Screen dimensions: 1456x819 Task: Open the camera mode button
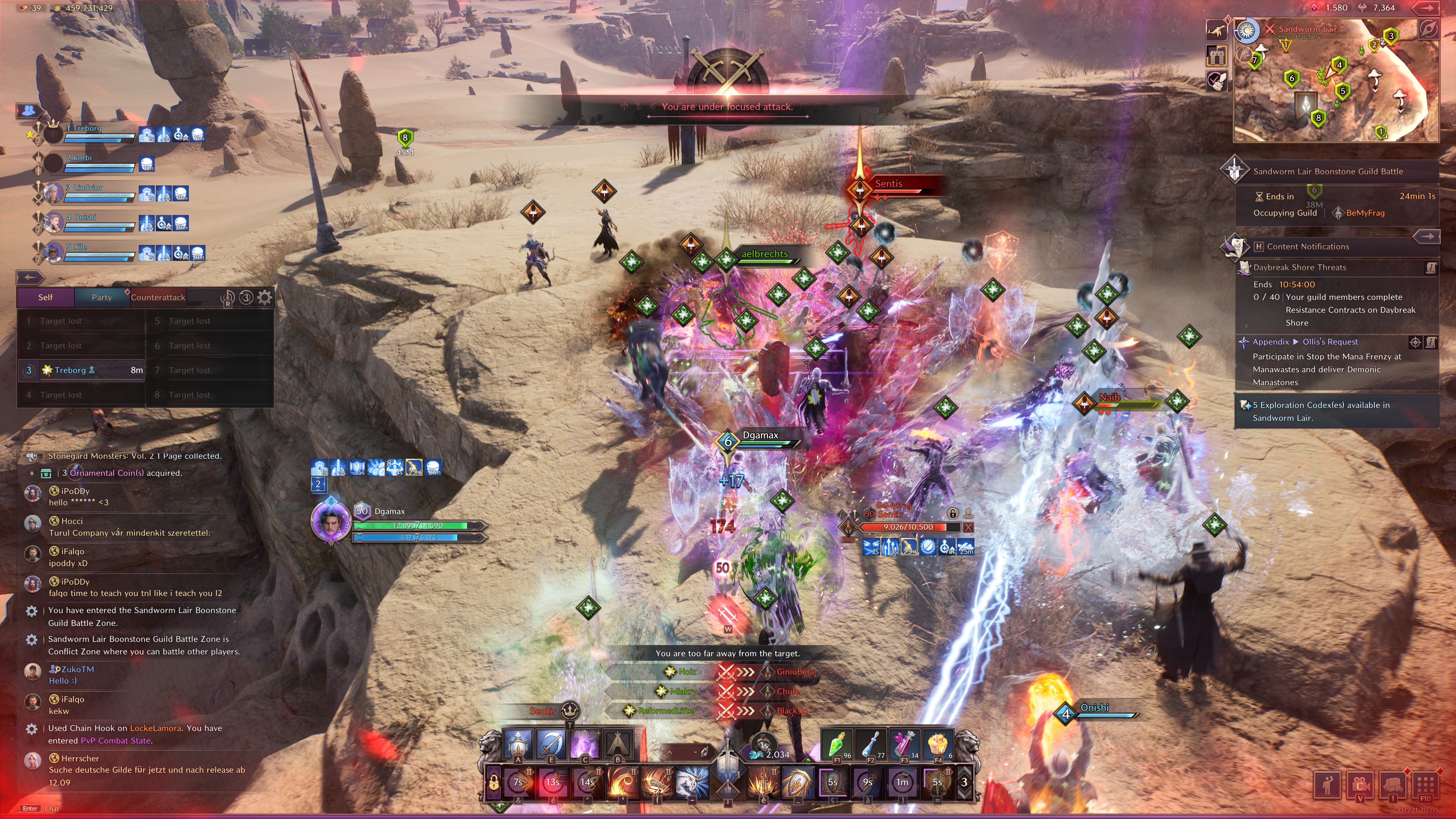click(x=1360, y=785)
